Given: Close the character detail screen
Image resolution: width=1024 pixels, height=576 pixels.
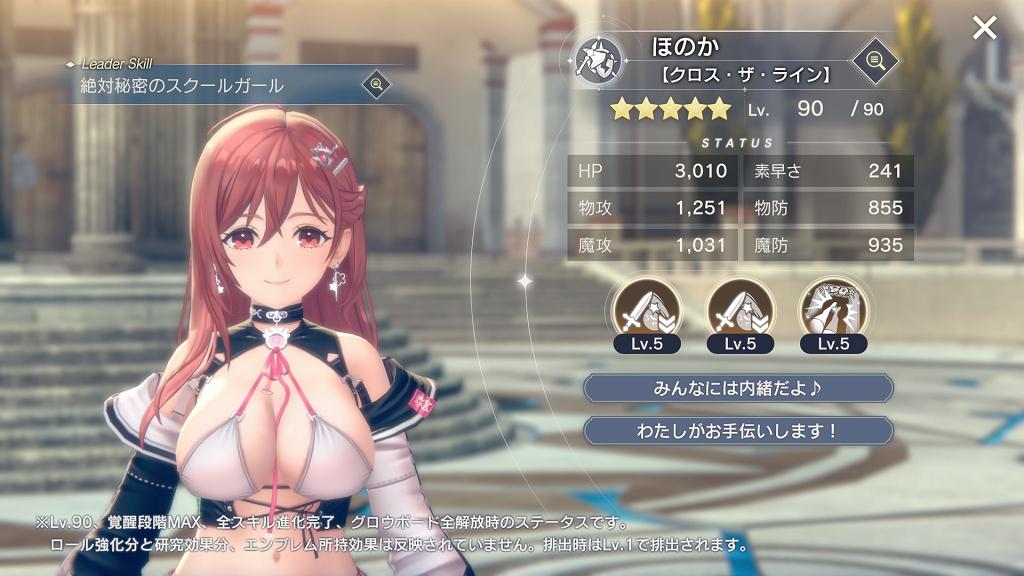Looking at the screenshot, I should coord(984,28).
